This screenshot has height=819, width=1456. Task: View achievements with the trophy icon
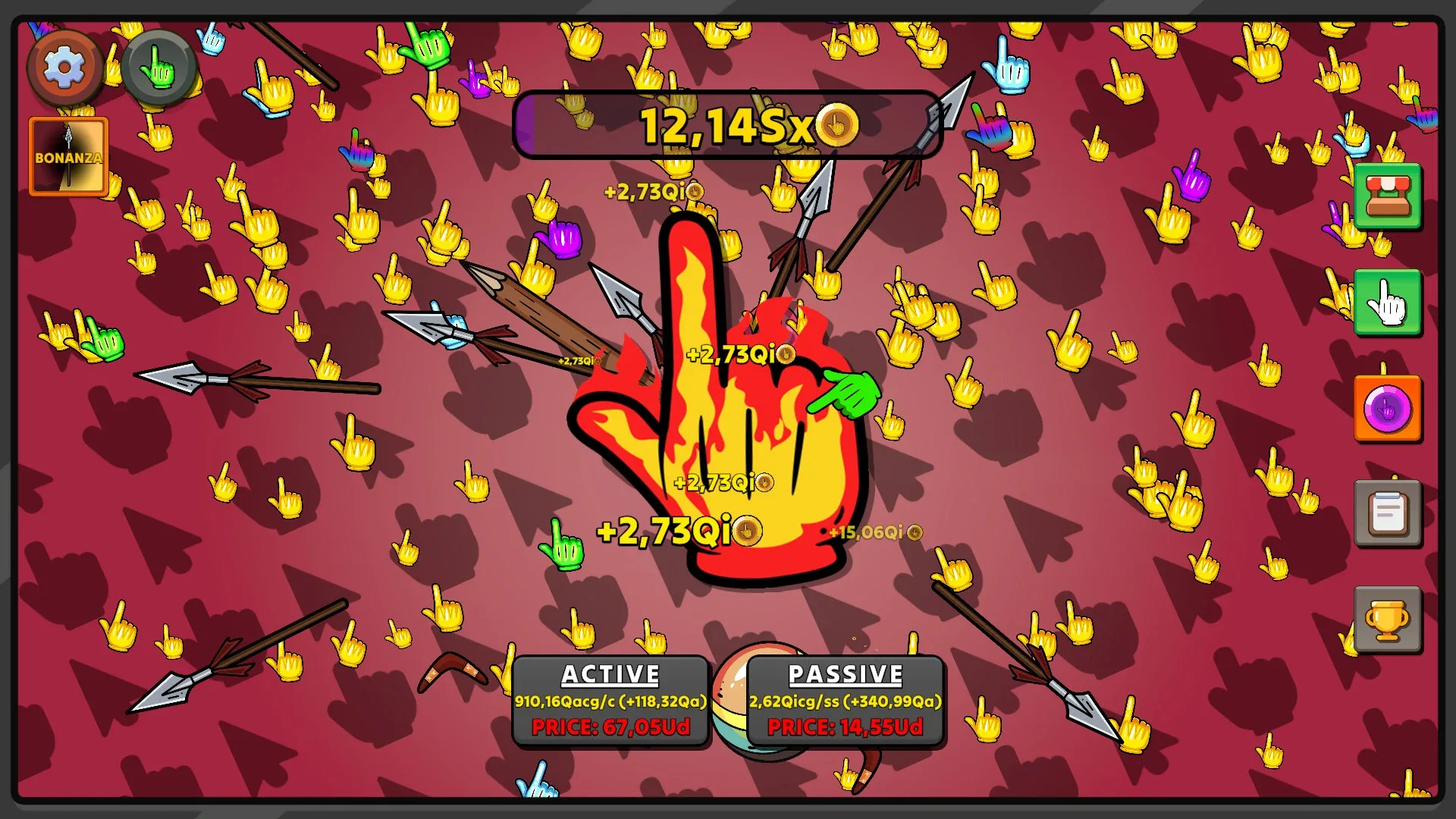1388,618
